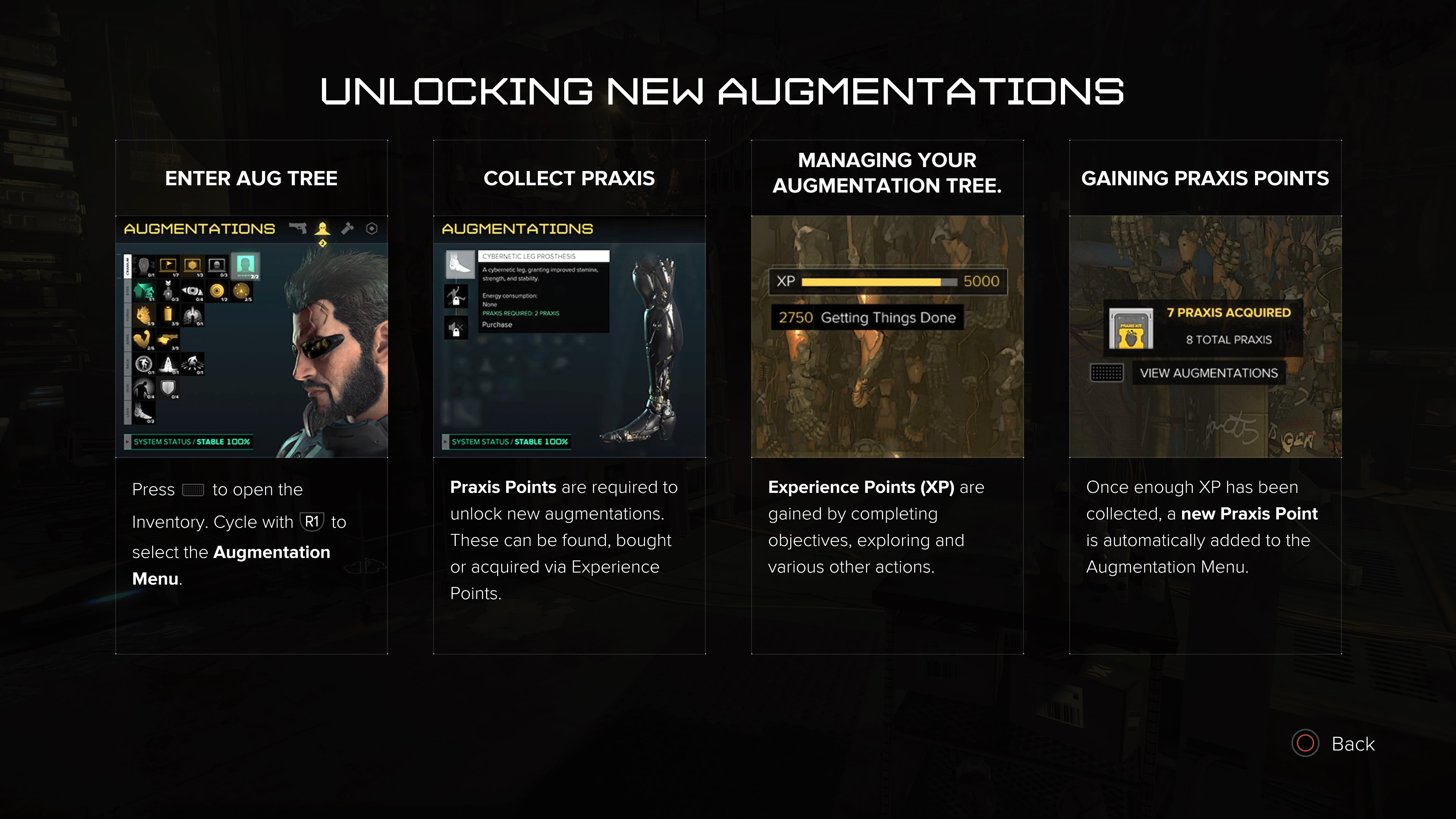Open the Managing Your Augmentation Tree card
Viewport: 1456px width, 819px height.
point(887,397)
